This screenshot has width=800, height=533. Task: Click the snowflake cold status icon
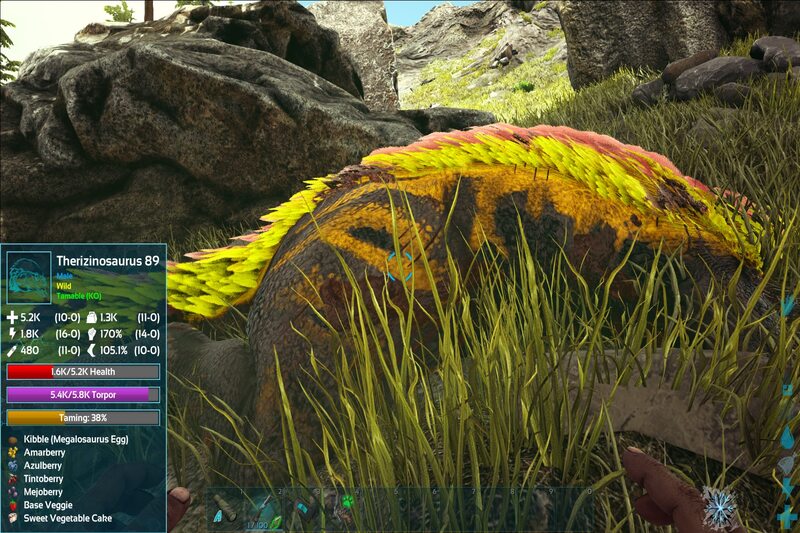pyautogui.click(x=719, y=507)
